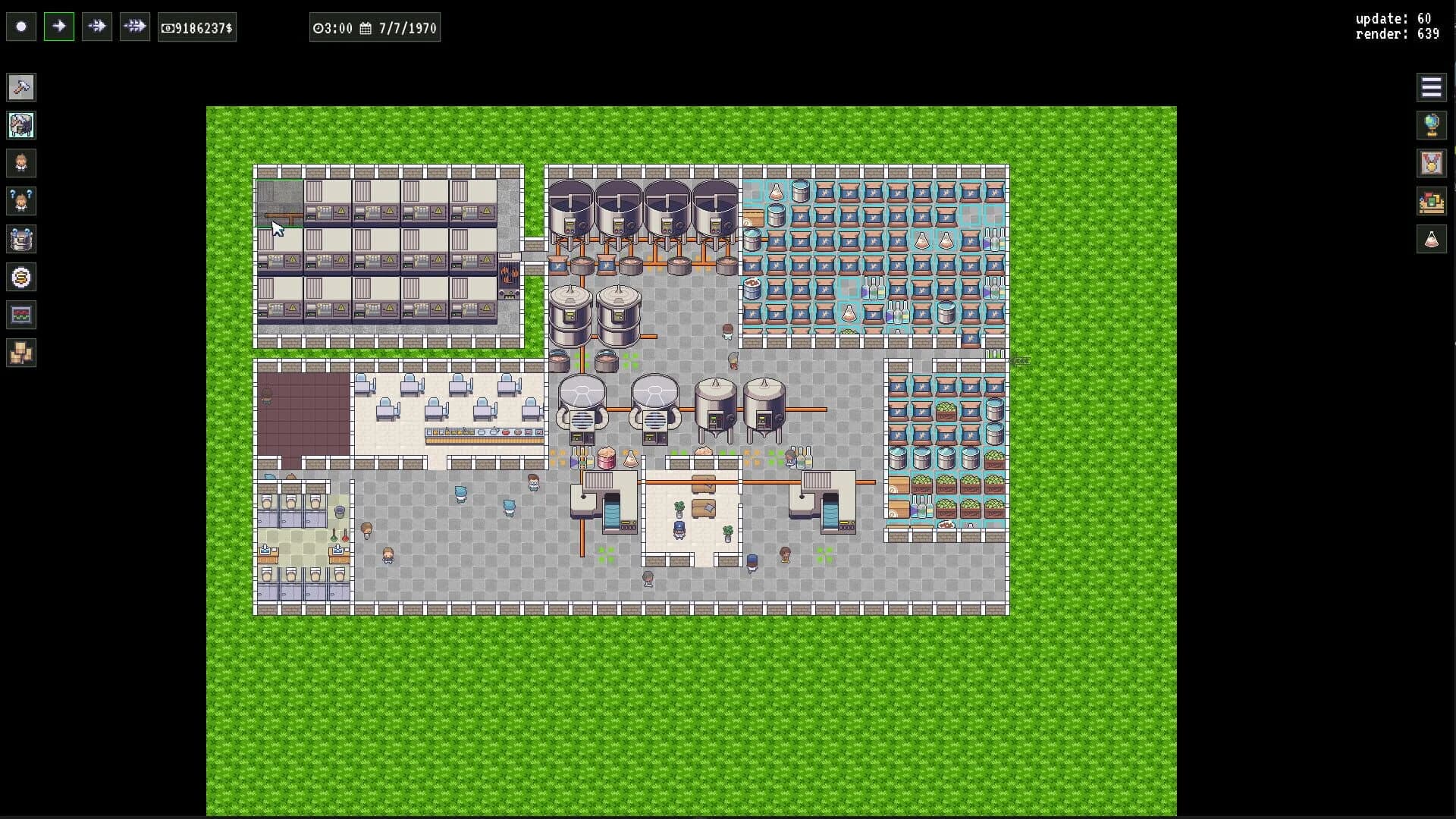The height and width of the screenshot is (819, 1456).
Task: Keep normal speed play selected
Action: (x=59, y=26)
